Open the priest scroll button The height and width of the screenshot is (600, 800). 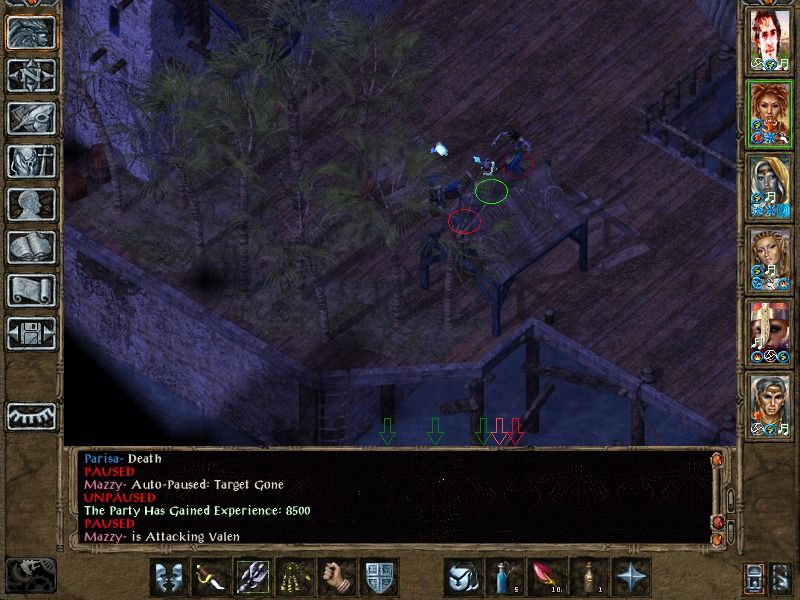coord(30,291)
